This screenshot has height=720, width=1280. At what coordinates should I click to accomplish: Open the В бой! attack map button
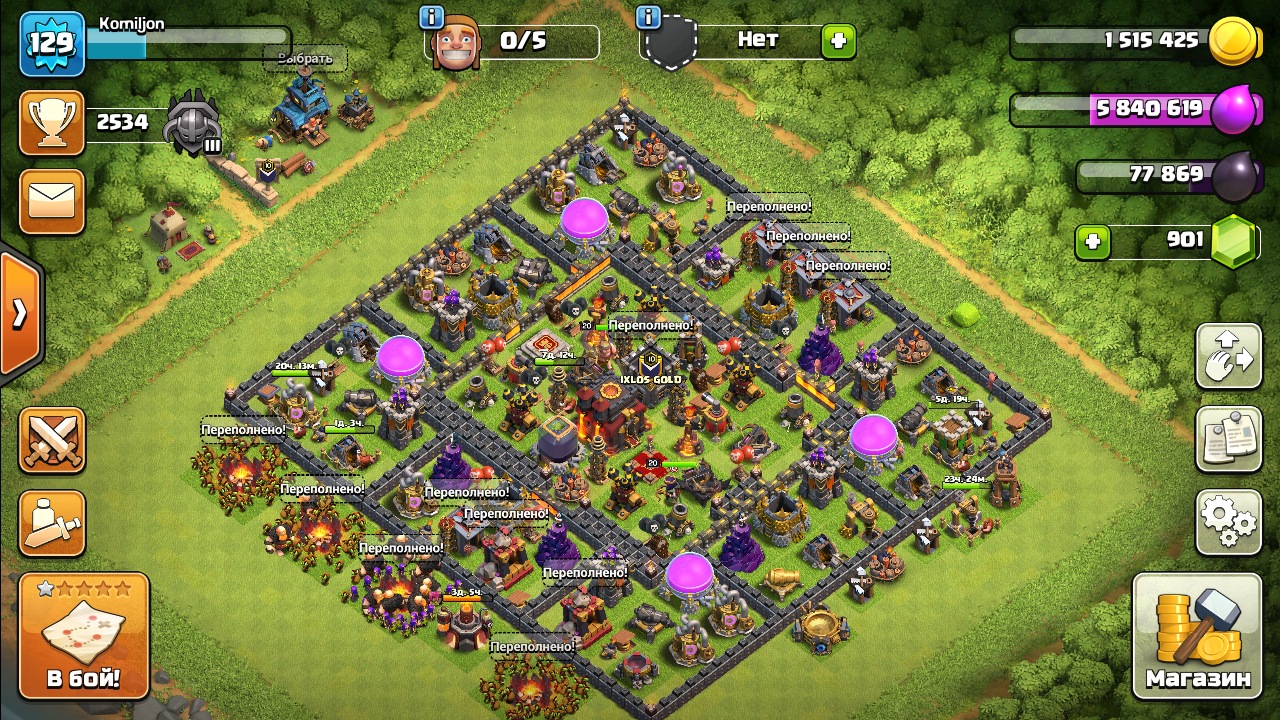click(84, 636)
